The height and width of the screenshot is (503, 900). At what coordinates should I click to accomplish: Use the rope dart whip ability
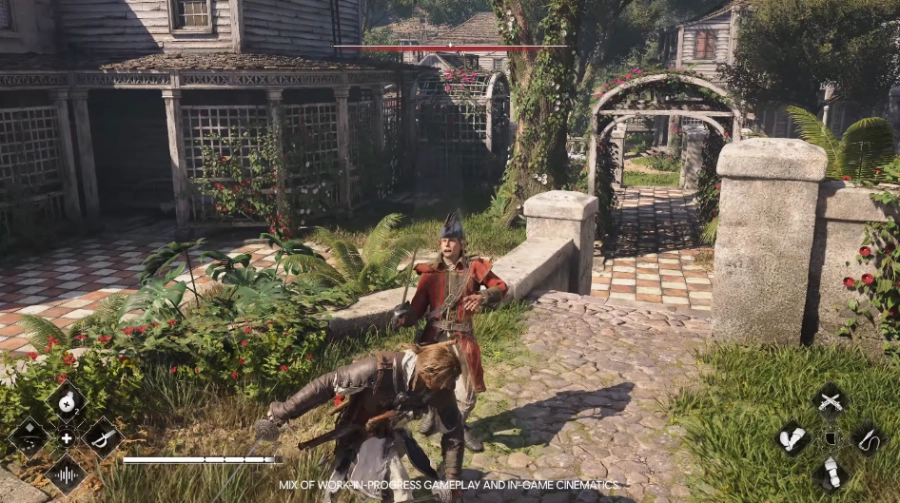tap(868, 438)
